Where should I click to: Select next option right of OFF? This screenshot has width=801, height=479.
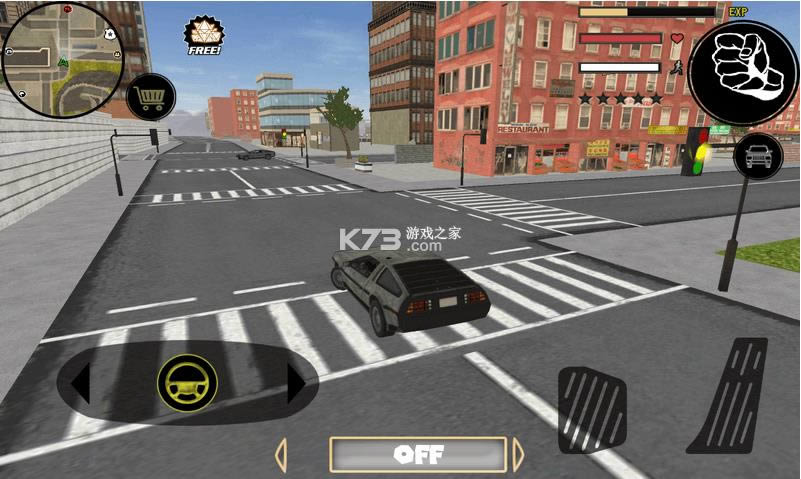coord(518,454)
